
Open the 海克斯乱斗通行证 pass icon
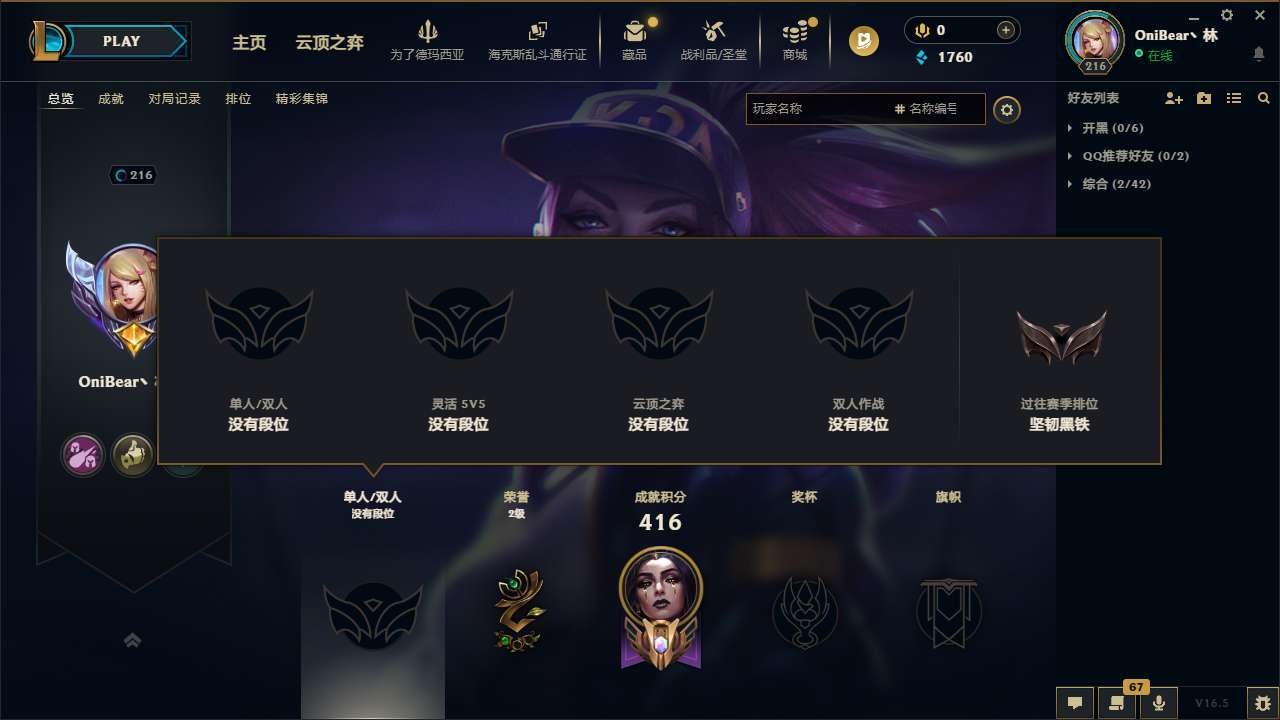539,35
